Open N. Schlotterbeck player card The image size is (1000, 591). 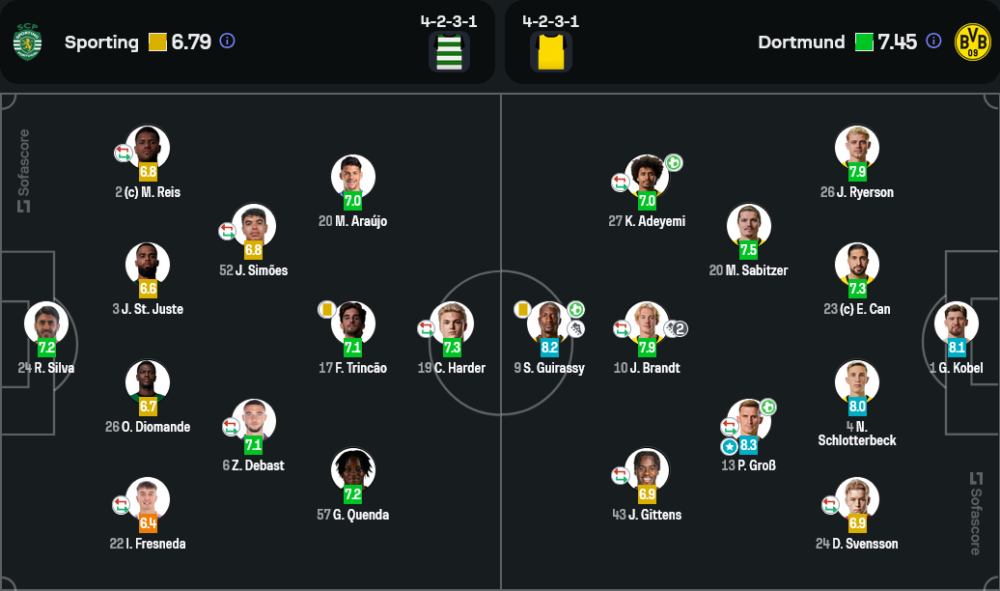857,383
